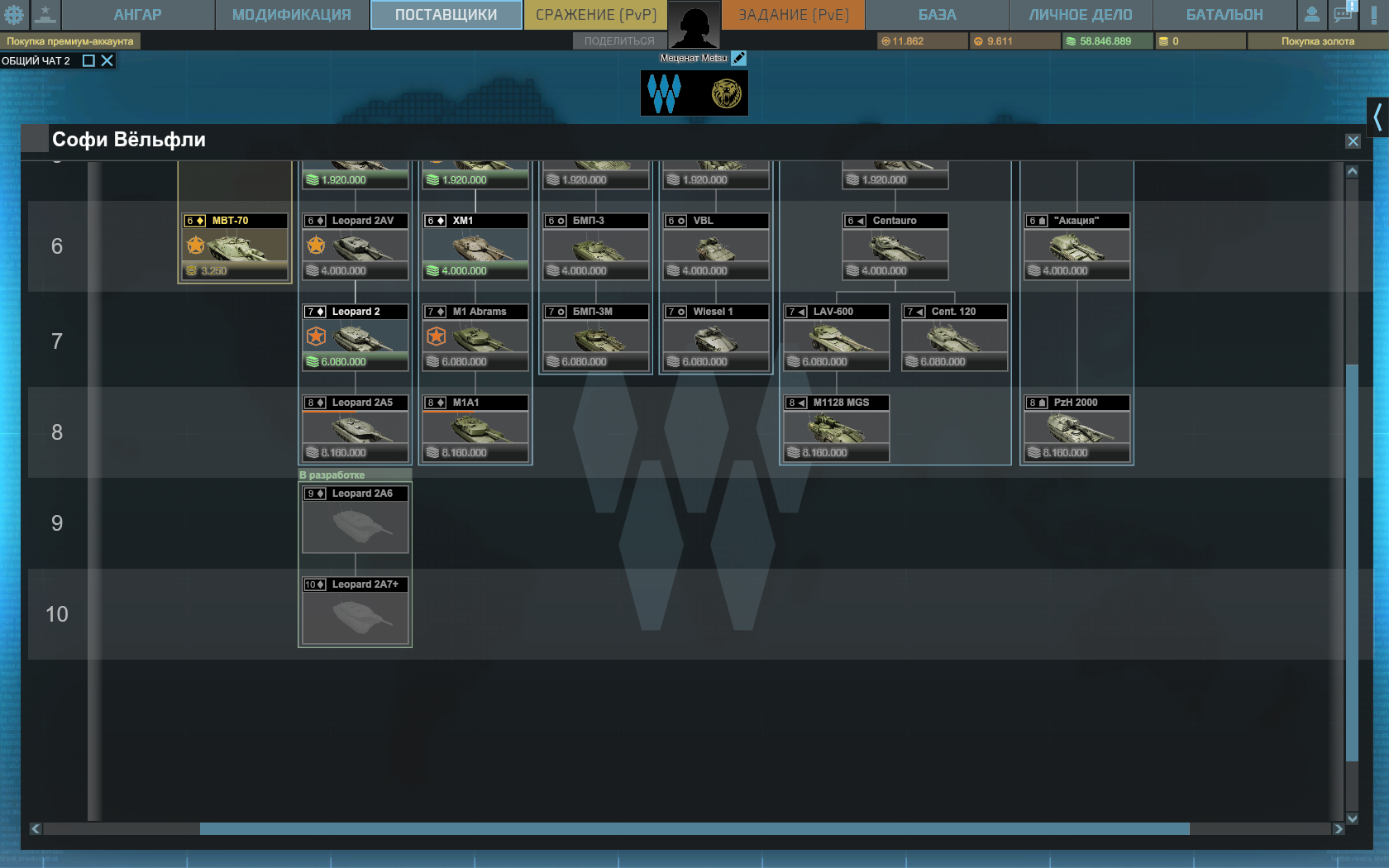
Task: Open the Ангар tab
Action: [x=138, y=15]
